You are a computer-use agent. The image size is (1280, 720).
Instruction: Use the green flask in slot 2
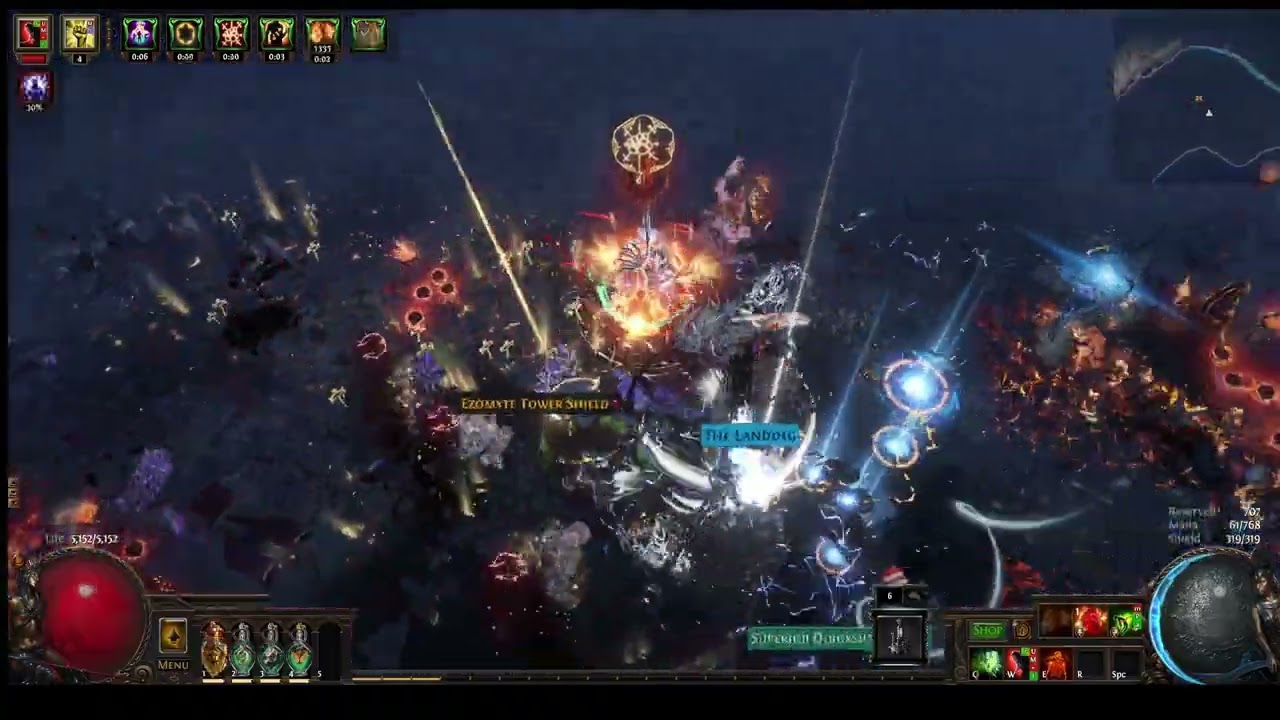pos(243,648)
